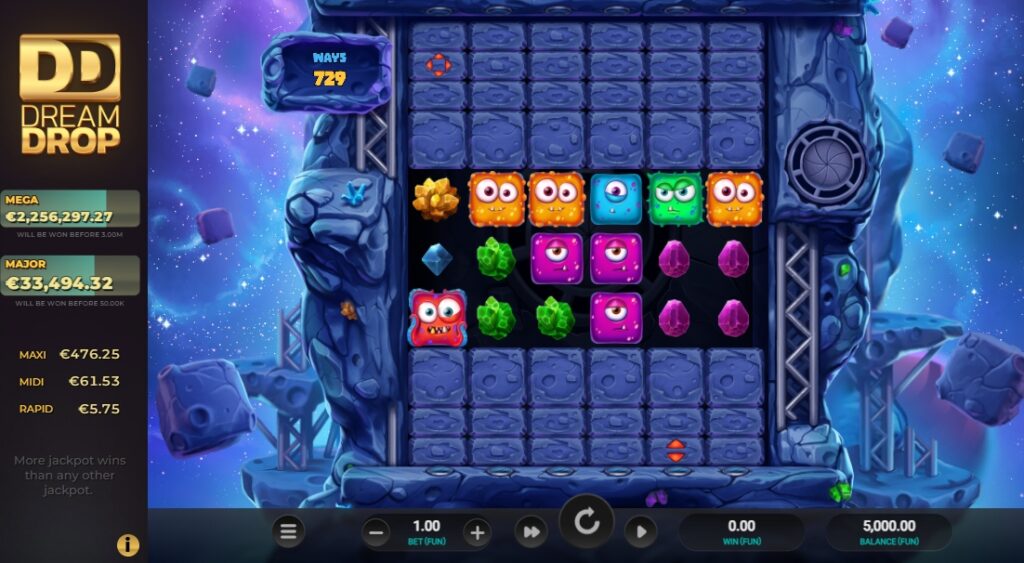Start autoplay with the play button
1024x563 pixels.
pyautogui.click(x=640, y=532)
